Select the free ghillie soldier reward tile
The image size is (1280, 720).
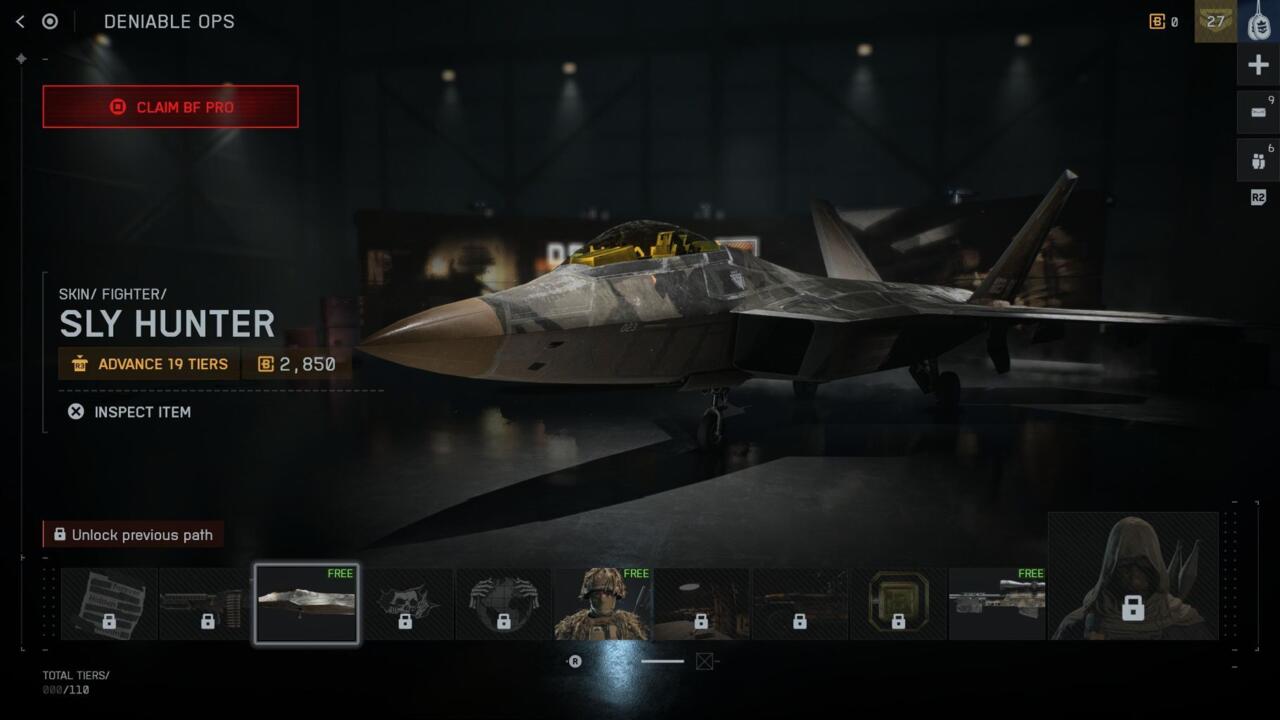(x=602, y=604)
